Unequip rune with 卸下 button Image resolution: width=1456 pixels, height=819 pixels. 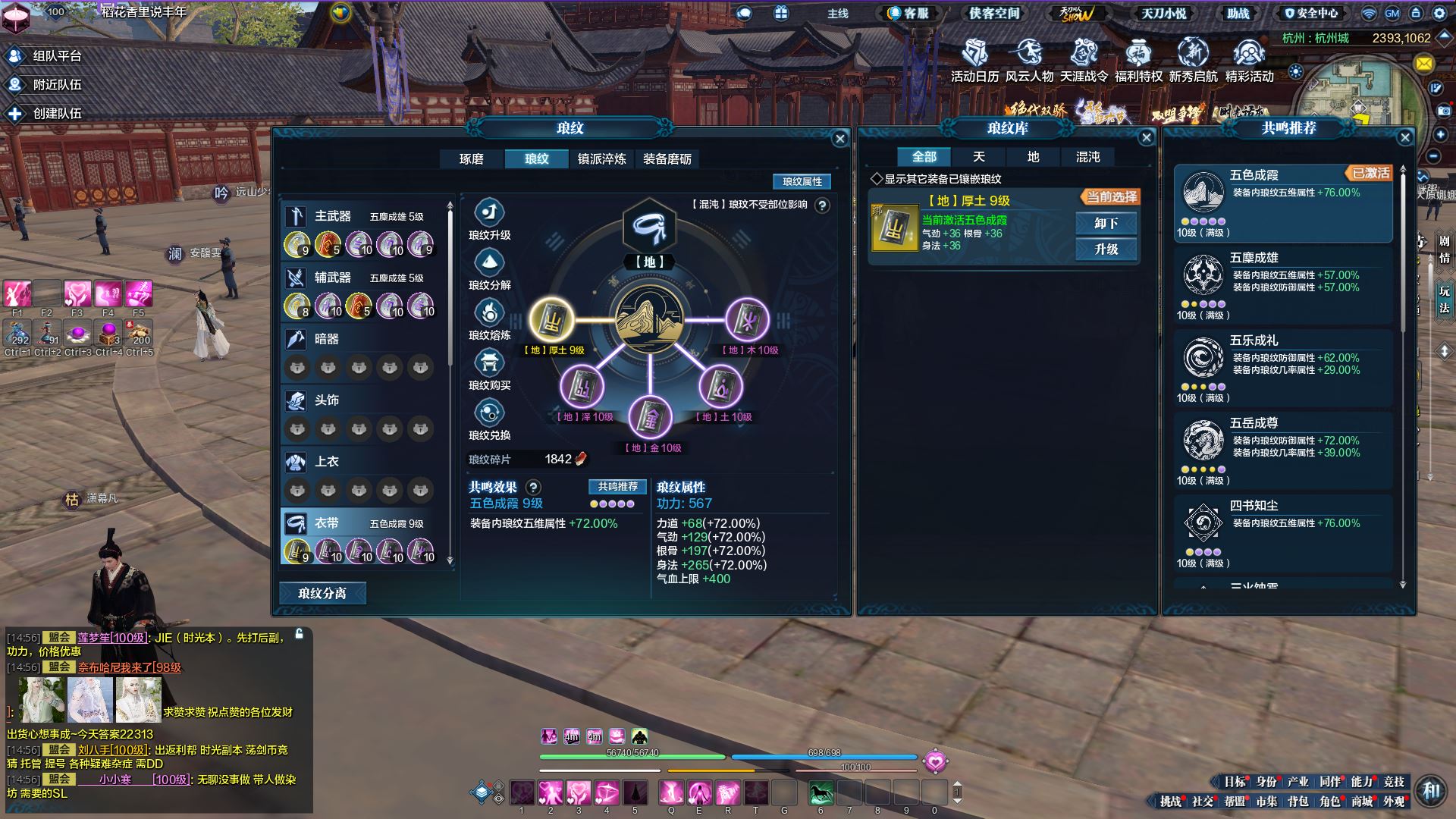tap(1106, 224)
